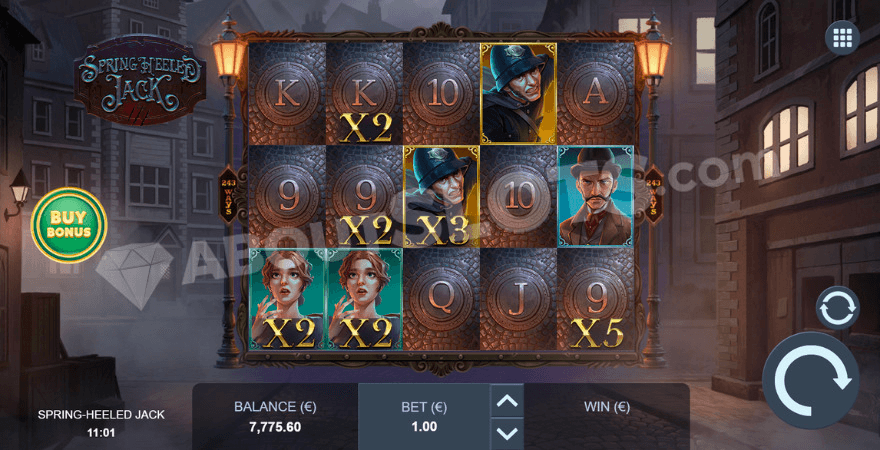Open the Buy Bonus feature
The height and width of the screenshot is (450, 880).
[68, 223]
